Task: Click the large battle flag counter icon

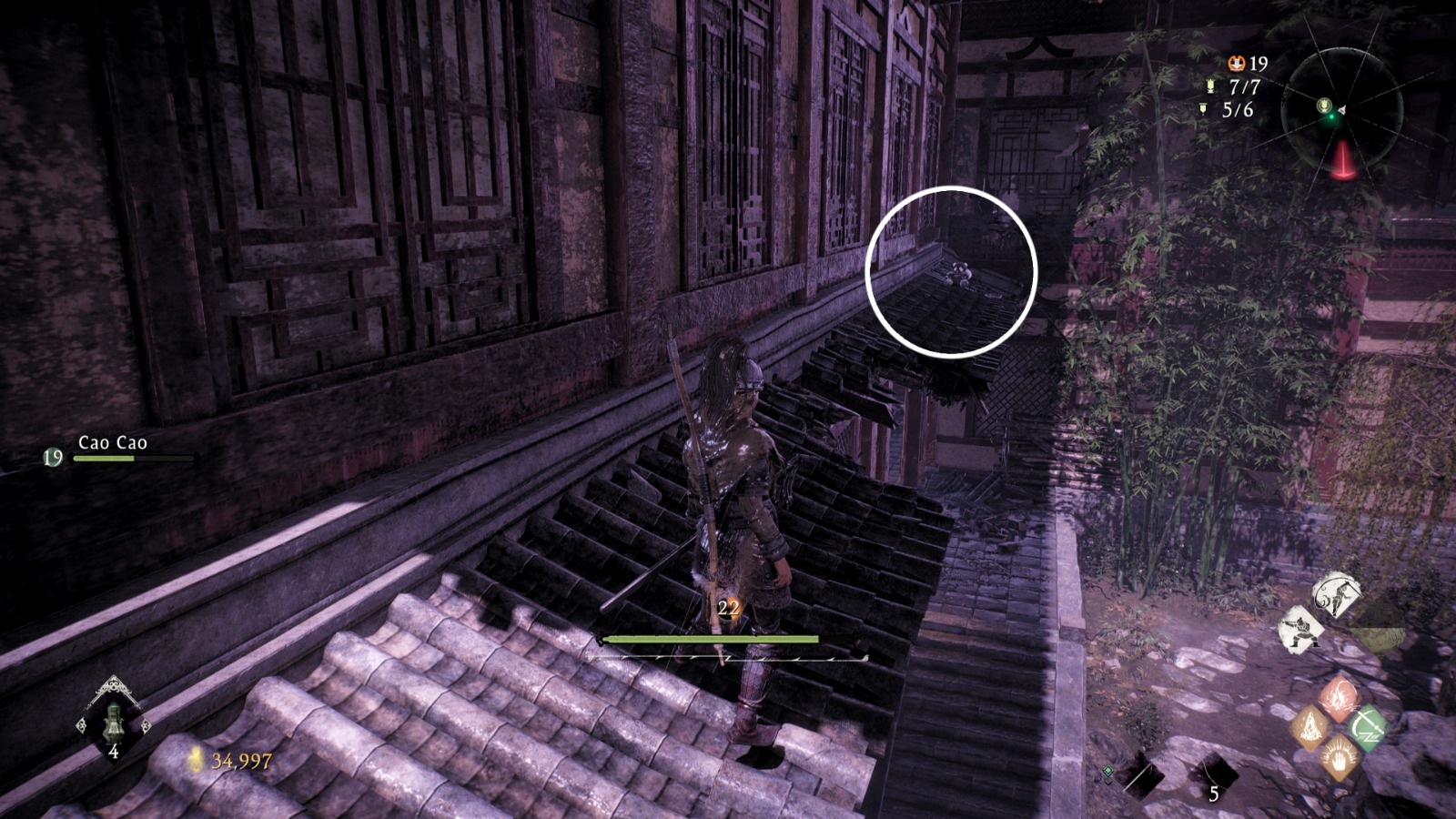Action: click(x=1210, y=87)
